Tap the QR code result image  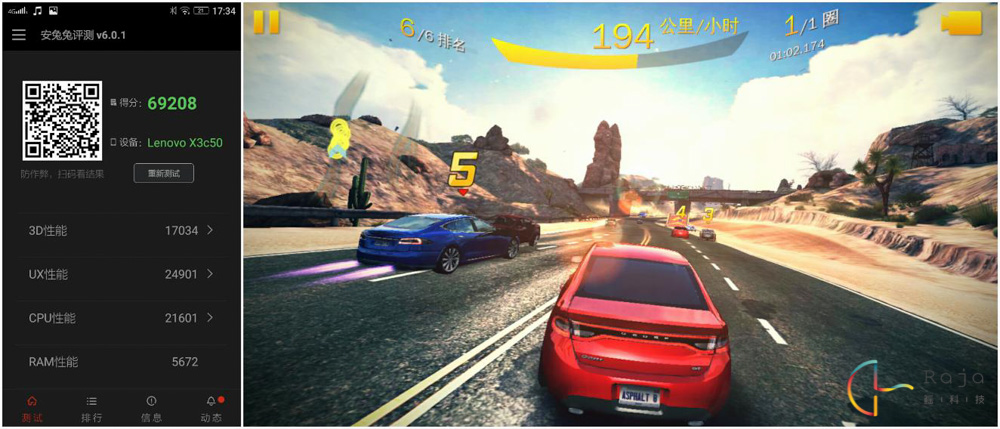62,121
